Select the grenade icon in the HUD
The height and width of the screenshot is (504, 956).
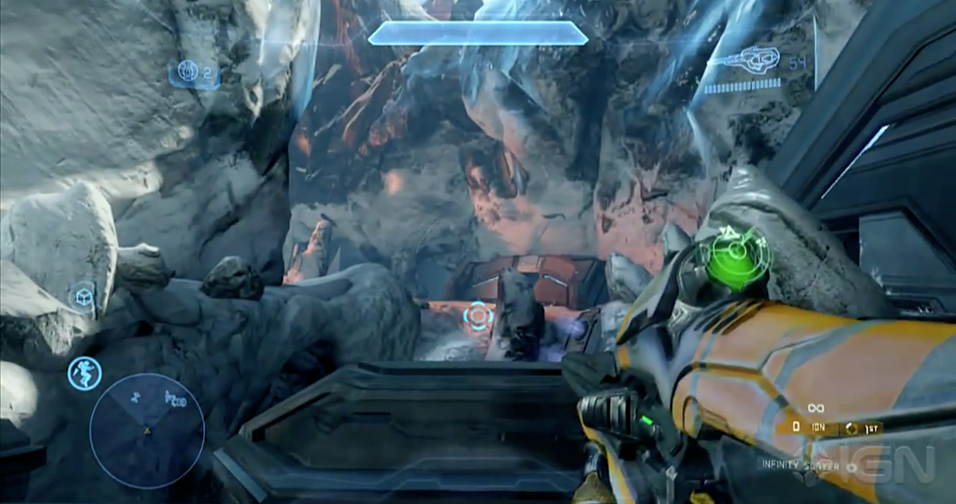coord(186,71)
